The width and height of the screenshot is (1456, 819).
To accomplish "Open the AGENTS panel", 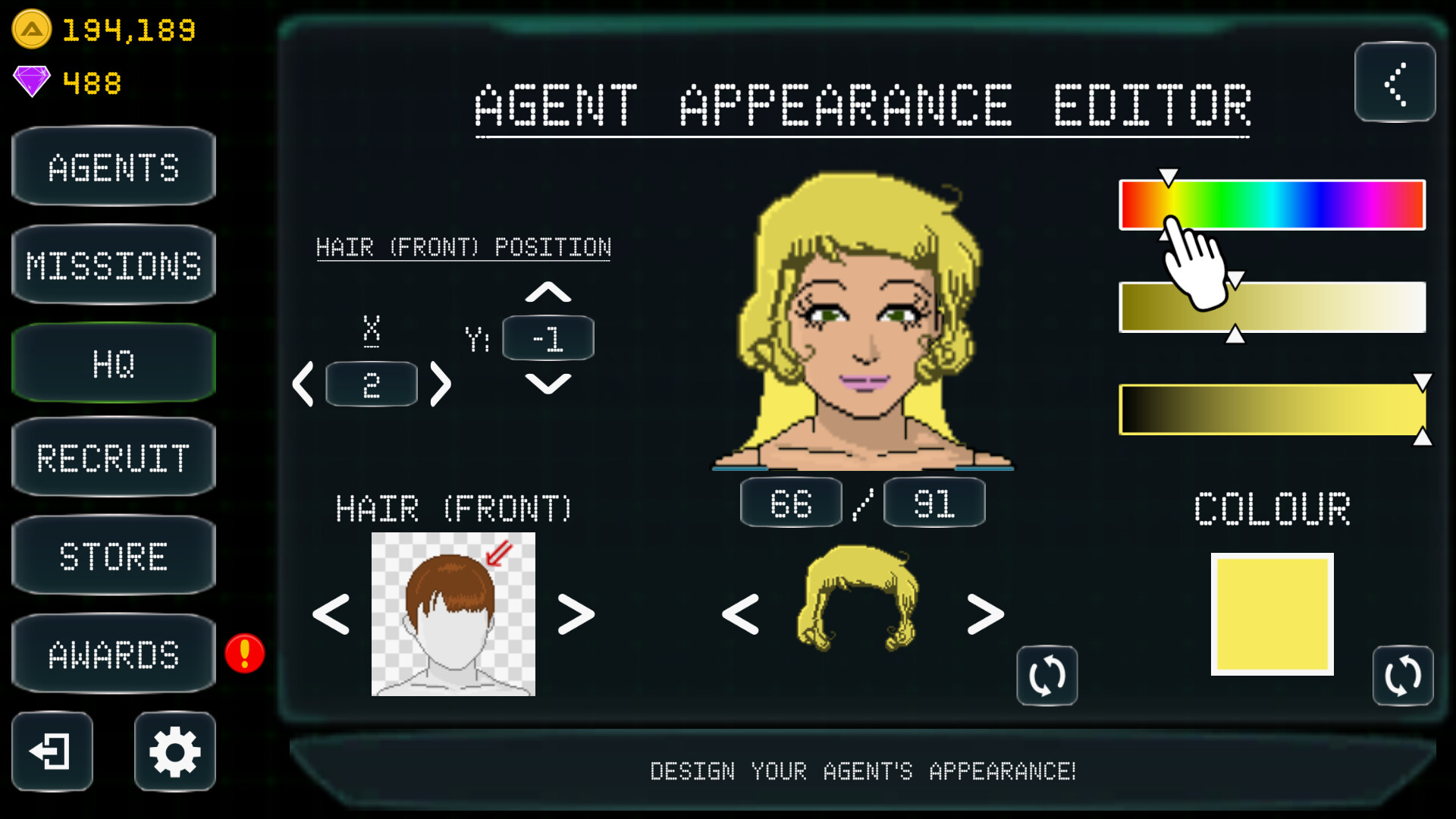I will pyautogui.click(x=112, y=167).
